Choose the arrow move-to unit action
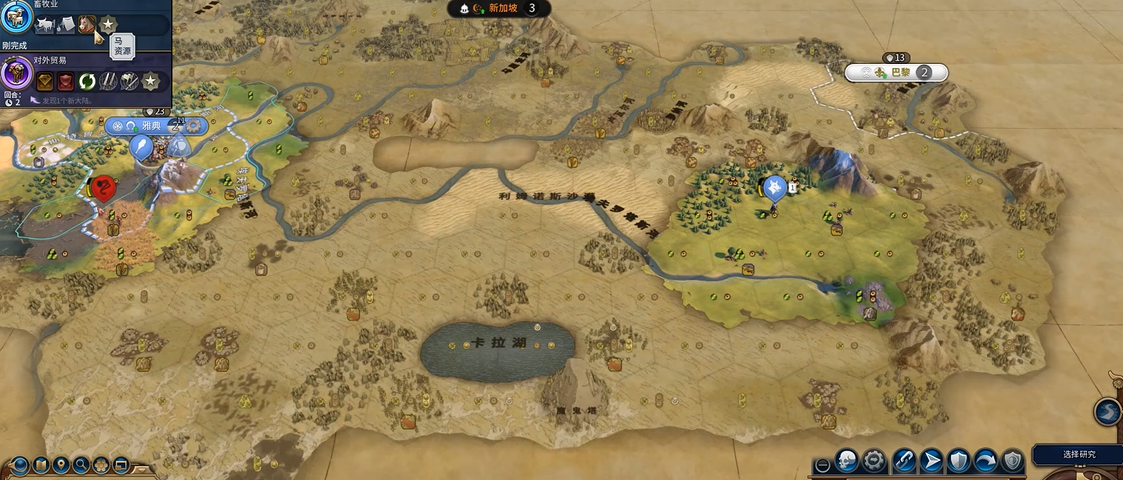This screenshot has width=1123, height=480. [931, 461]
